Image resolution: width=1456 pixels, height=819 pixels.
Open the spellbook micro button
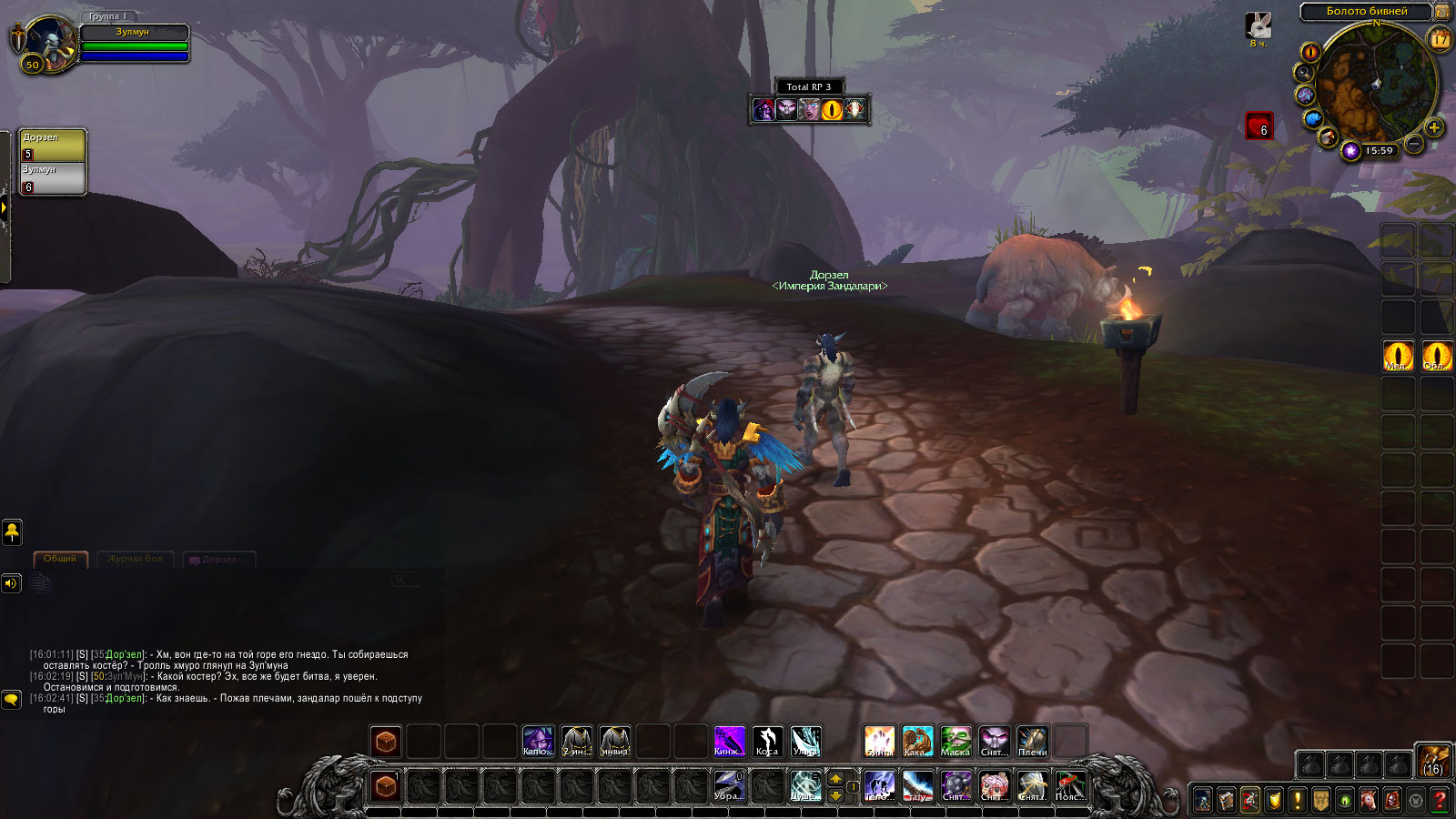click(1227, 800)
